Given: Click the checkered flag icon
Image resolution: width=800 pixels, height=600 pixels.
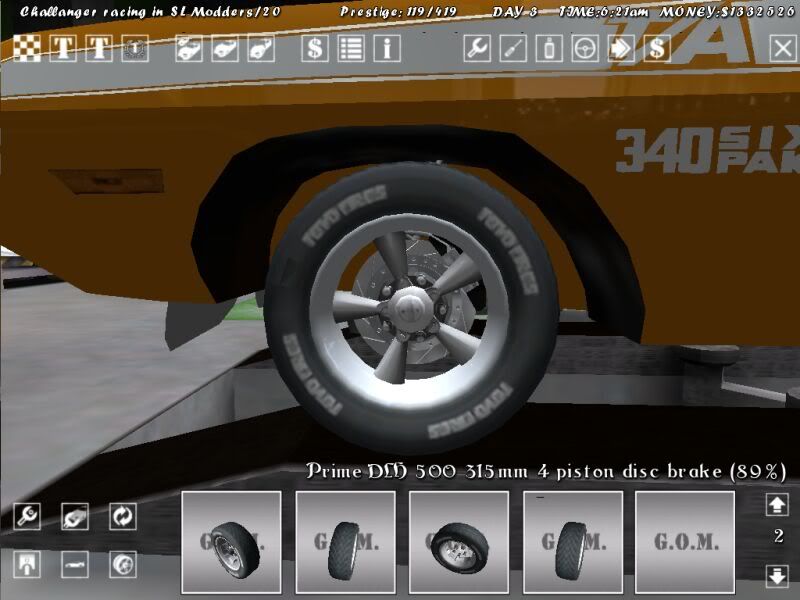Looking at the screenshot, I should point(28,48).
